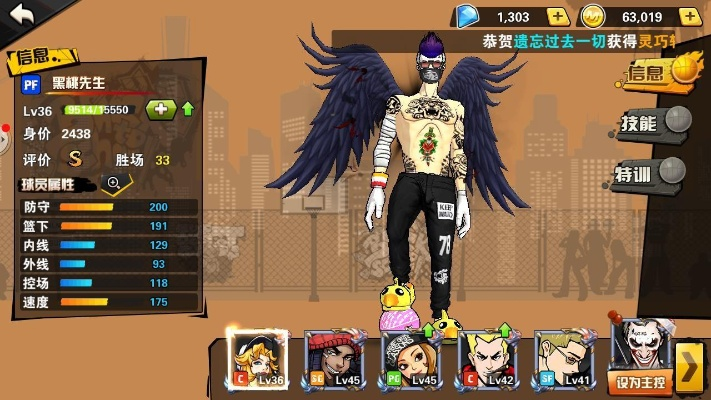This screenshot has width=711, height=400.
Task: Open the 信息 info tab on the right
Action: 657,71
